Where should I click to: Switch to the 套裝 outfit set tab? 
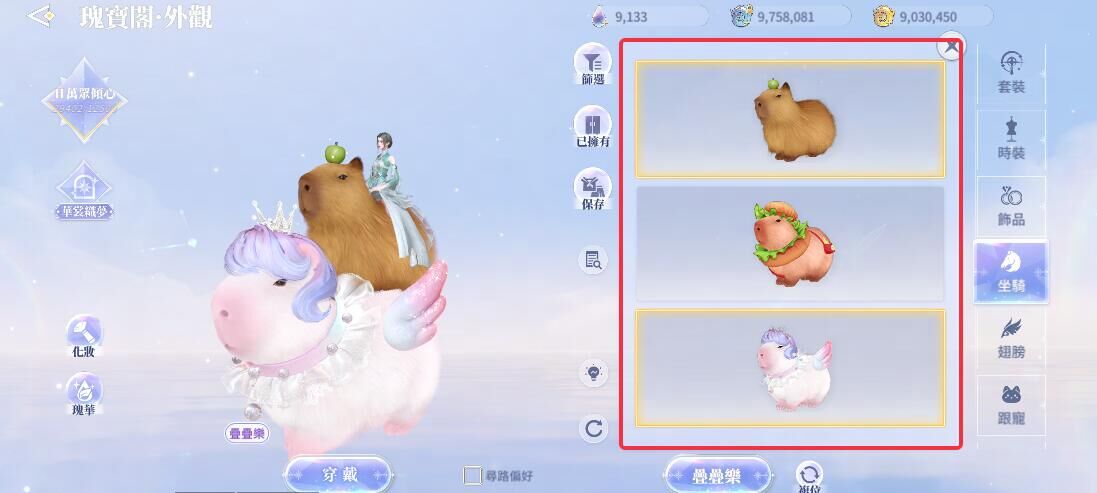[x=1011, y=73]
